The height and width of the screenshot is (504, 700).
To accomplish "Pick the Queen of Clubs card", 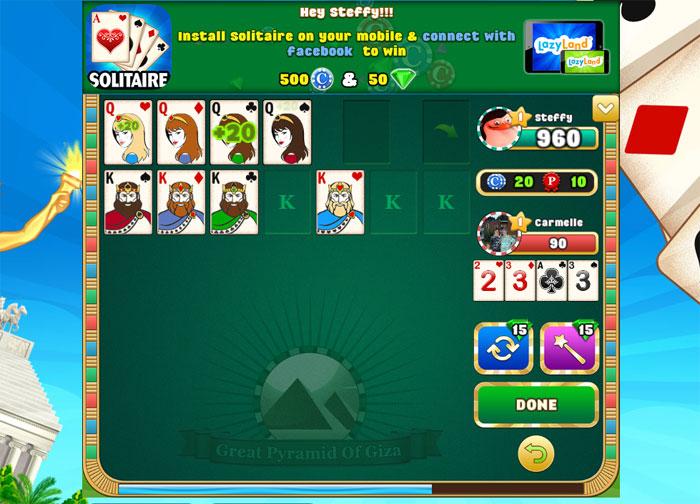I will click(234, 132).
